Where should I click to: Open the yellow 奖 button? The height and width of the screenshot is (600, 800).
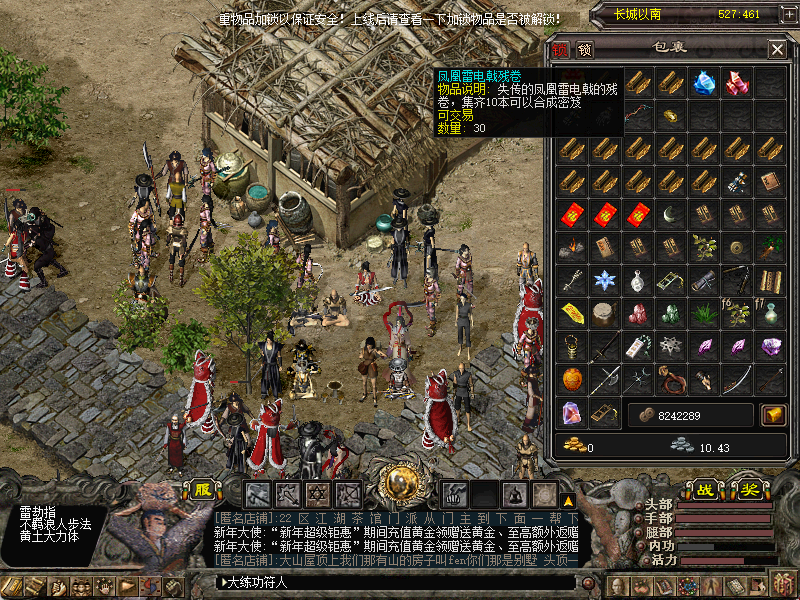coord(746,491)
